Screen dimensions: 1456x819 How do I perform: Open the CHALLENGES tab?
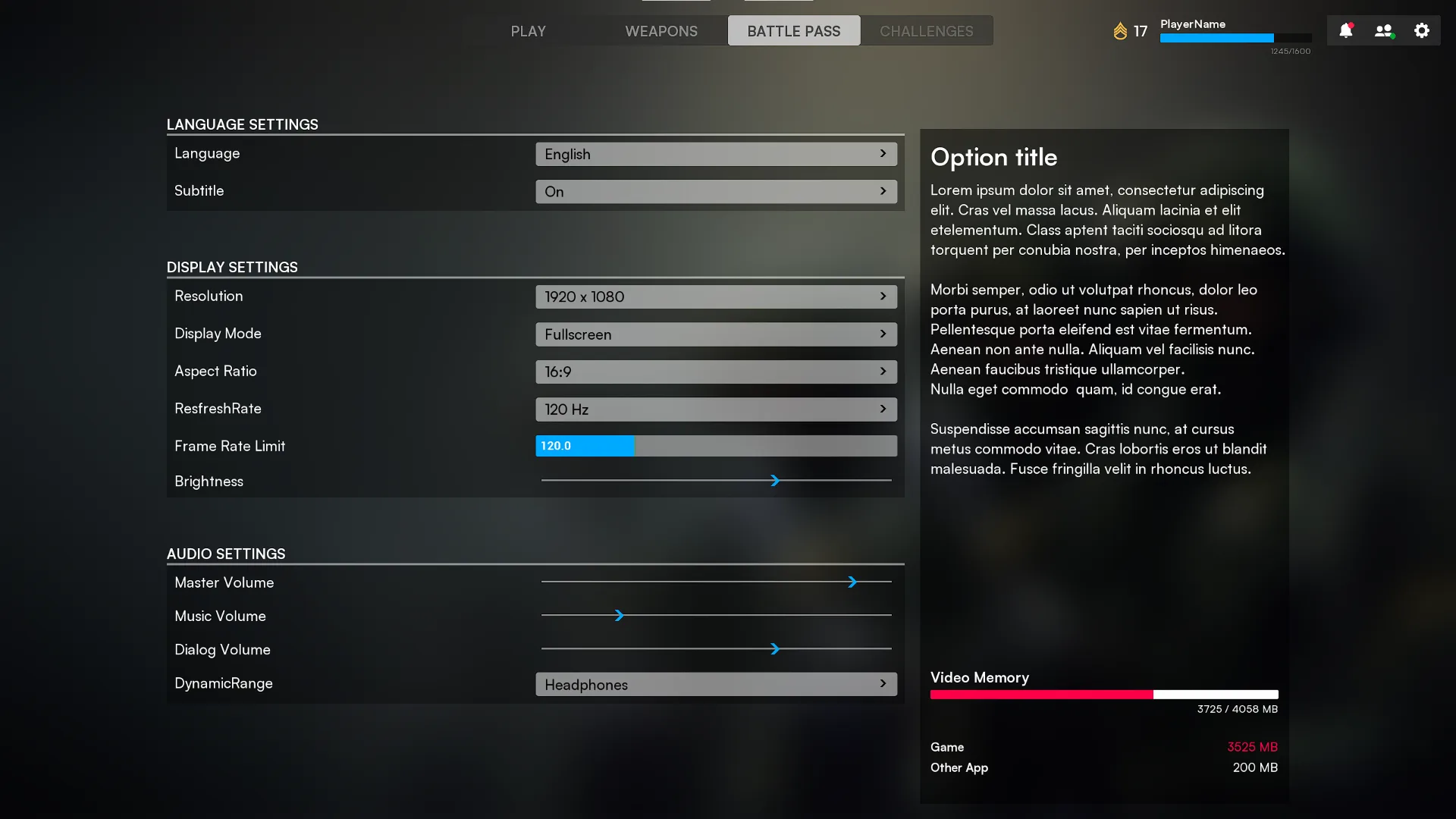click(x=926, y=30)
